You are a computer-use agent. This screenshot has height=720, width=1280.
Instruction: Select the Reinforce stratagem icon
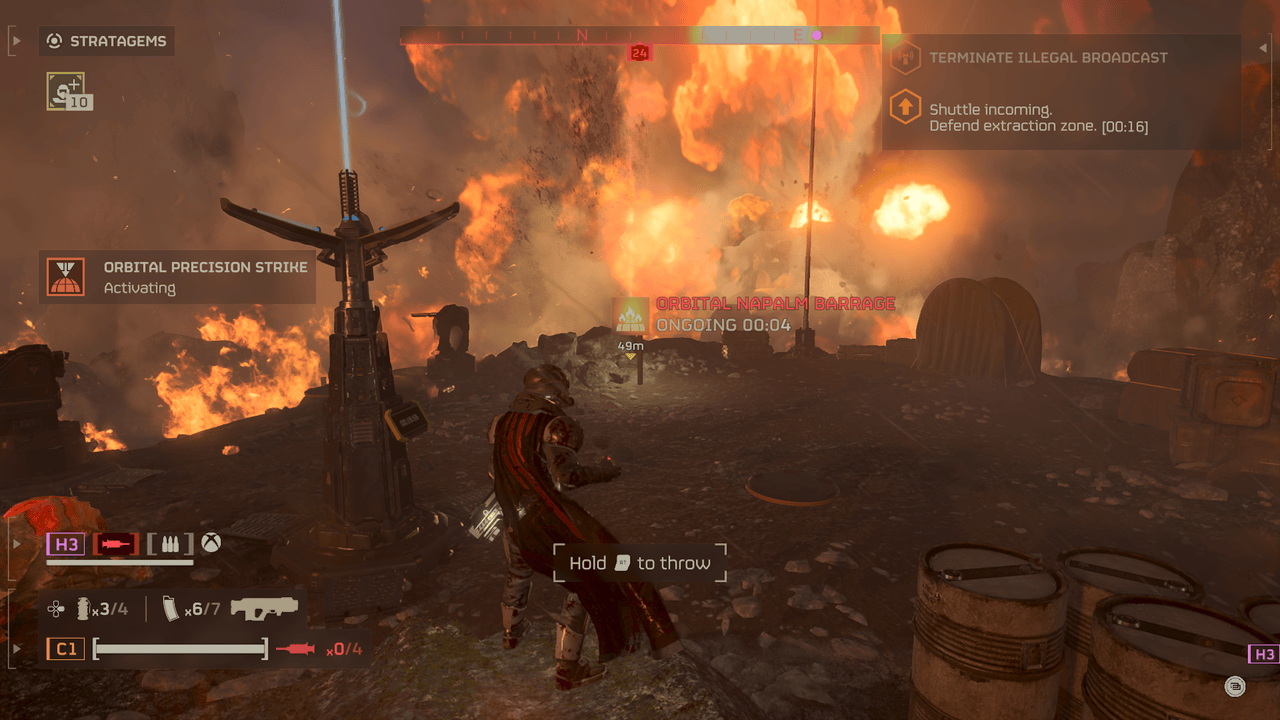pos(66,91)
